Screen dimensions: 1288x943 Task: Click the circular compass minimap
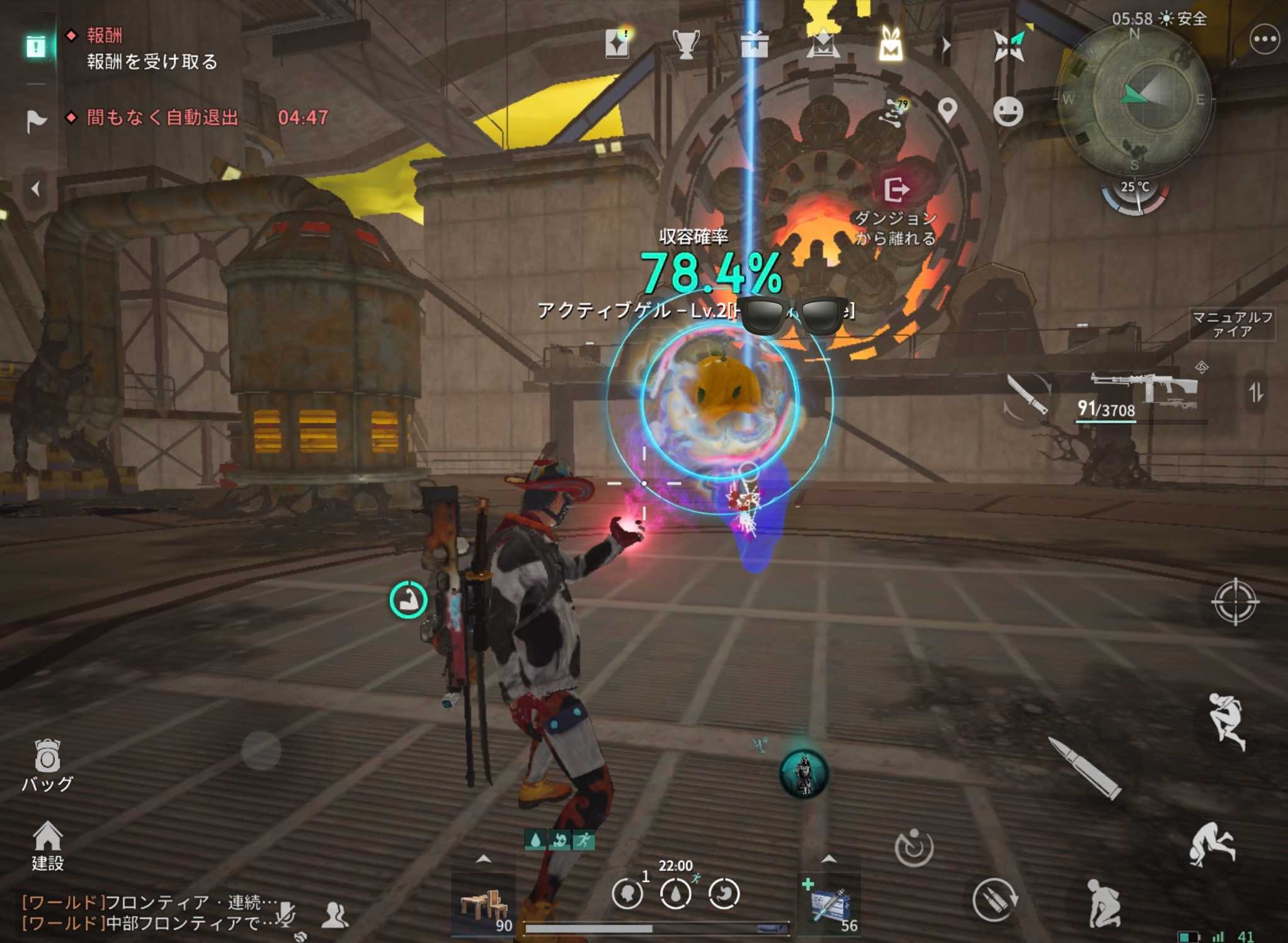pyautogui.click(x=1135, y=99)
